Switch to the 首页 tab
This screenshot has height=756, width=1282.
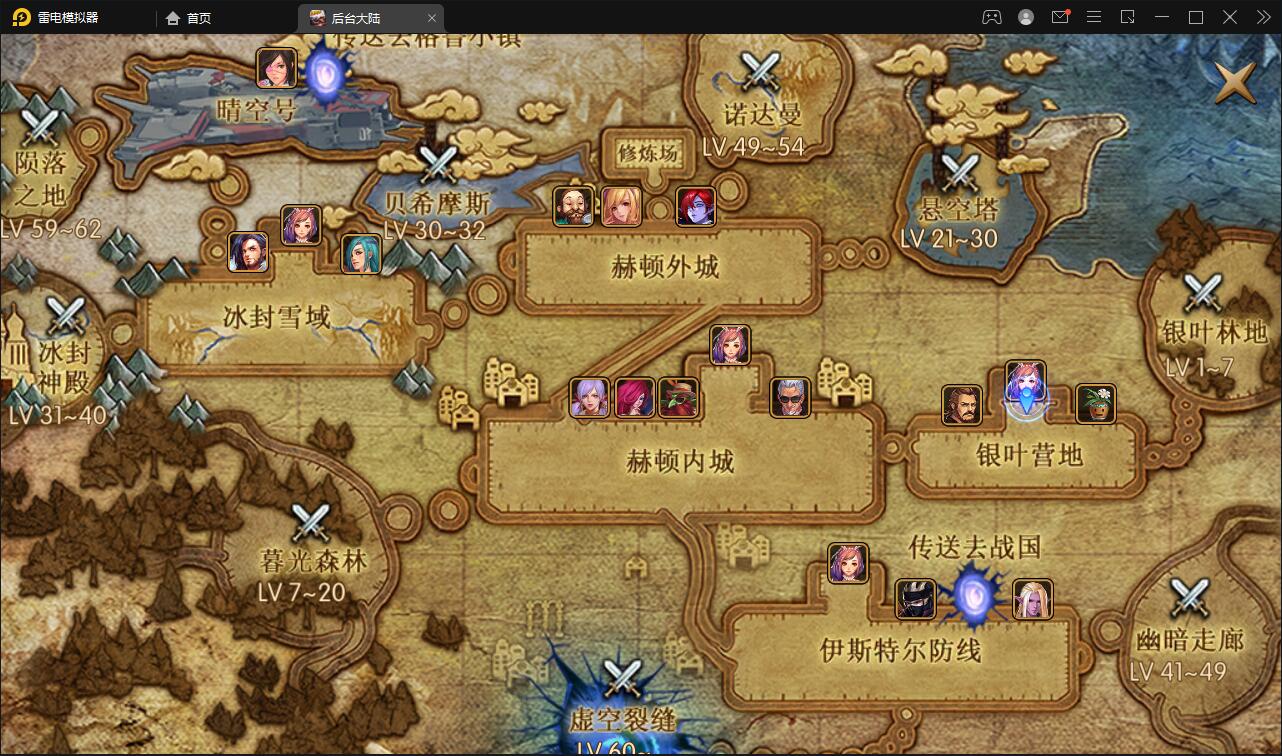(x=188, y=17)
